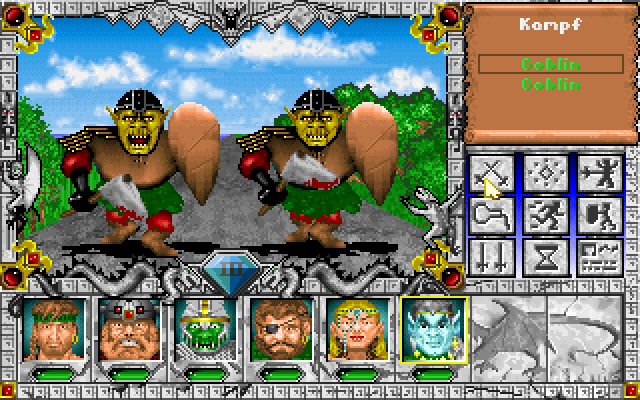Use an item via the flask icon
This screenshot has width=640, height=400.
pyautogui.click(x=493, y=215)
